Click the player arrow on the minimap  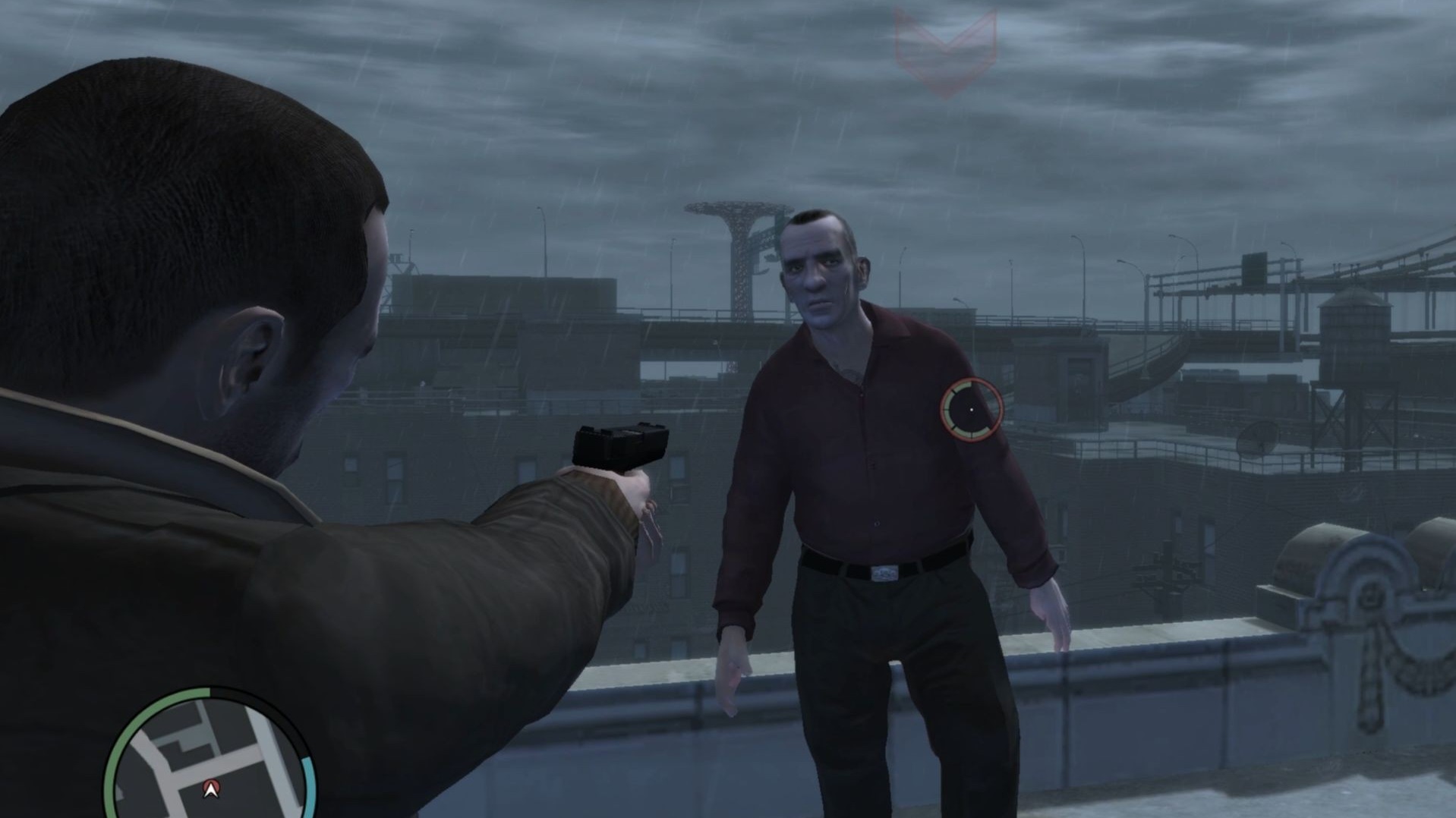pyautogui.click(x=211, y=790)
